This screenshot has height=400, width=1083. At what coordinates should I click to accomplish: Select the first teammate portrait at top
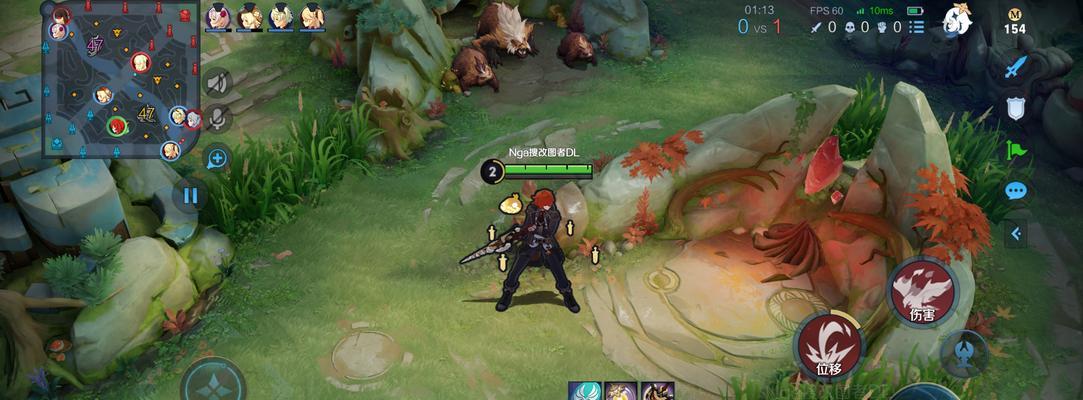point(218,17)
